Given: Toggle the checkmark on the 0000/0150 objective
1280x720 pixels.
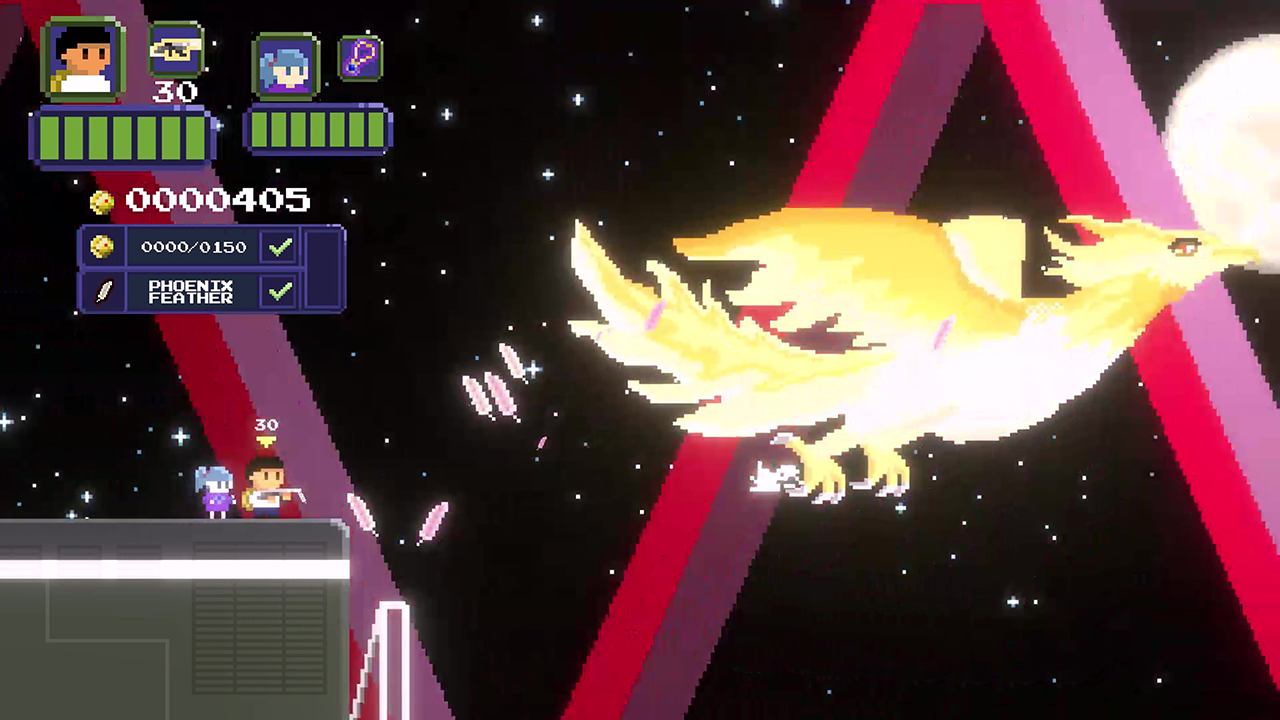Looking at the screenshot, I should click(x=279, y=246).
